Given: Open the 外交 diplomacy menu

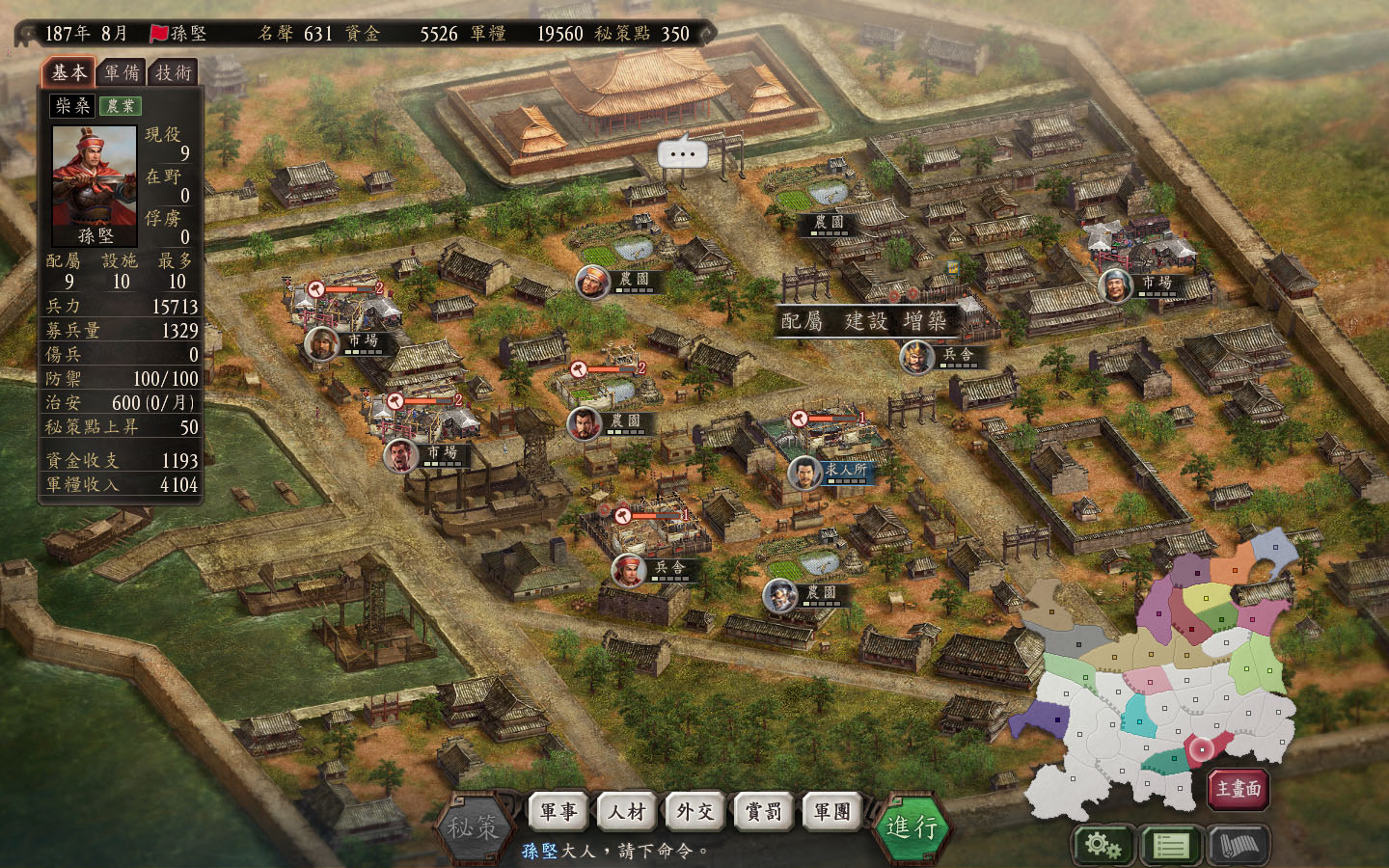Looking at the screenshot, I should (696, 812).
